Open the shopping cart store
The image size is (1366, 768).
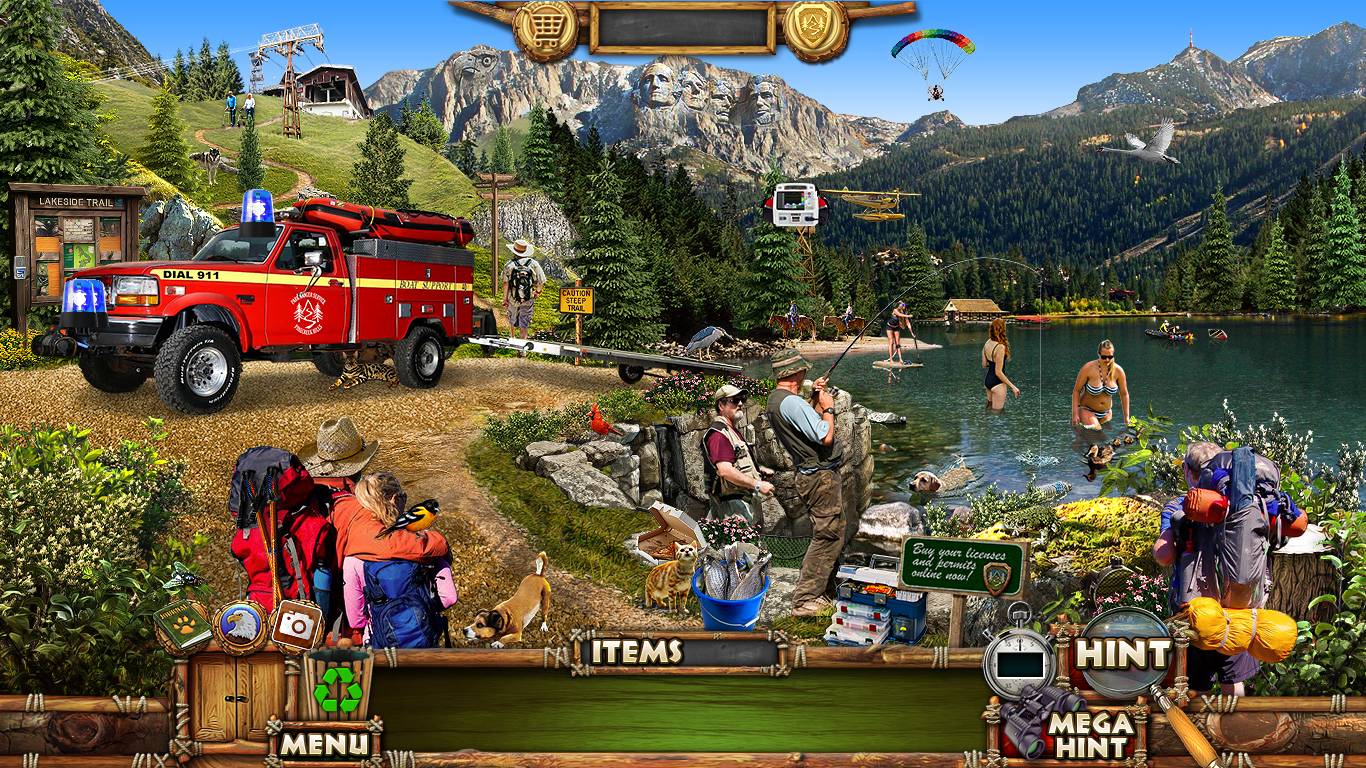(546, 29)
